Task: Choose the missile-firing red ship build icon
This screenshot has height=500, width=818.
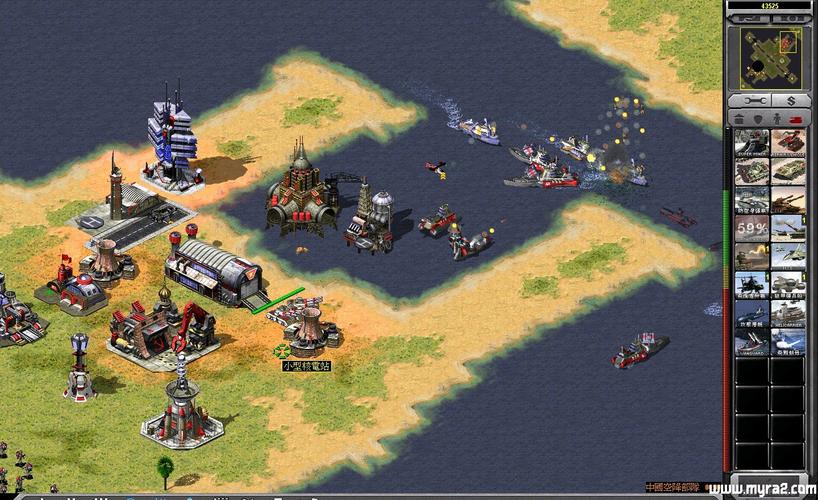Action: (752, 343)
